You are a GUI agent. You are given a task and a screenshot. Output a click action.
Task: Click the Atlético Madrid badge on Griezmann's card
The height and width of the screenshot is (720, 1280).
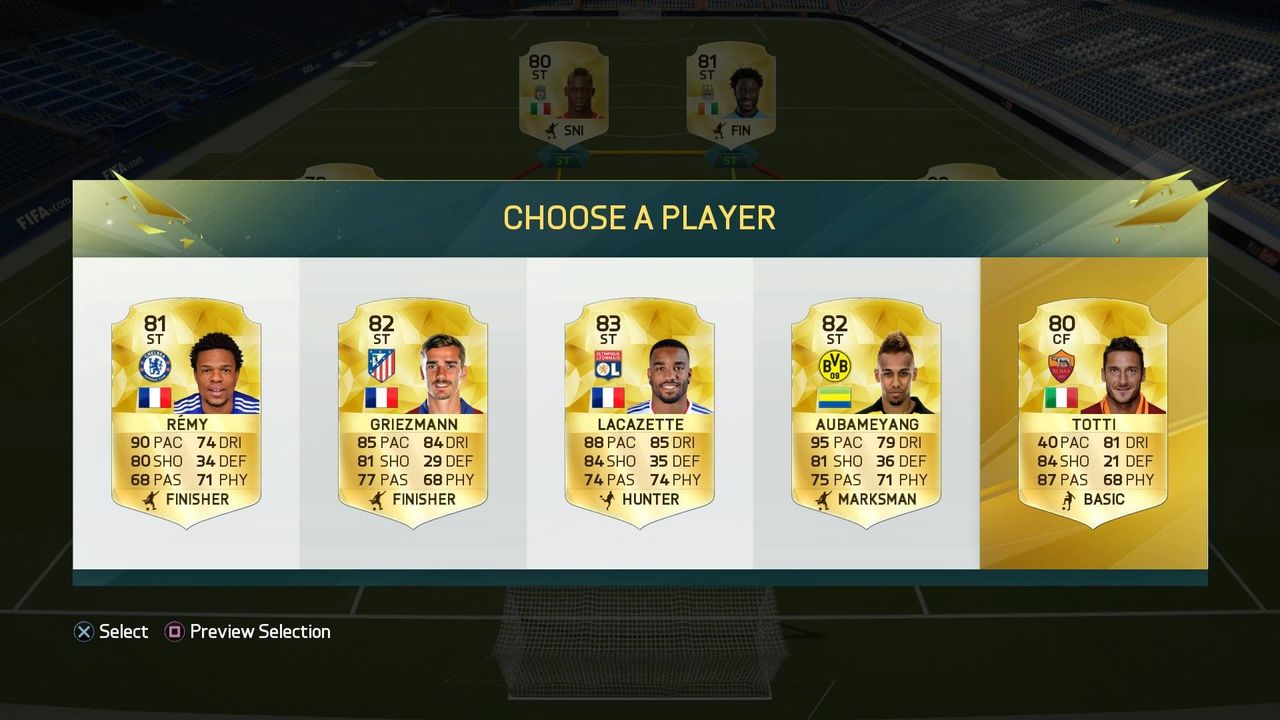[380, 363]
